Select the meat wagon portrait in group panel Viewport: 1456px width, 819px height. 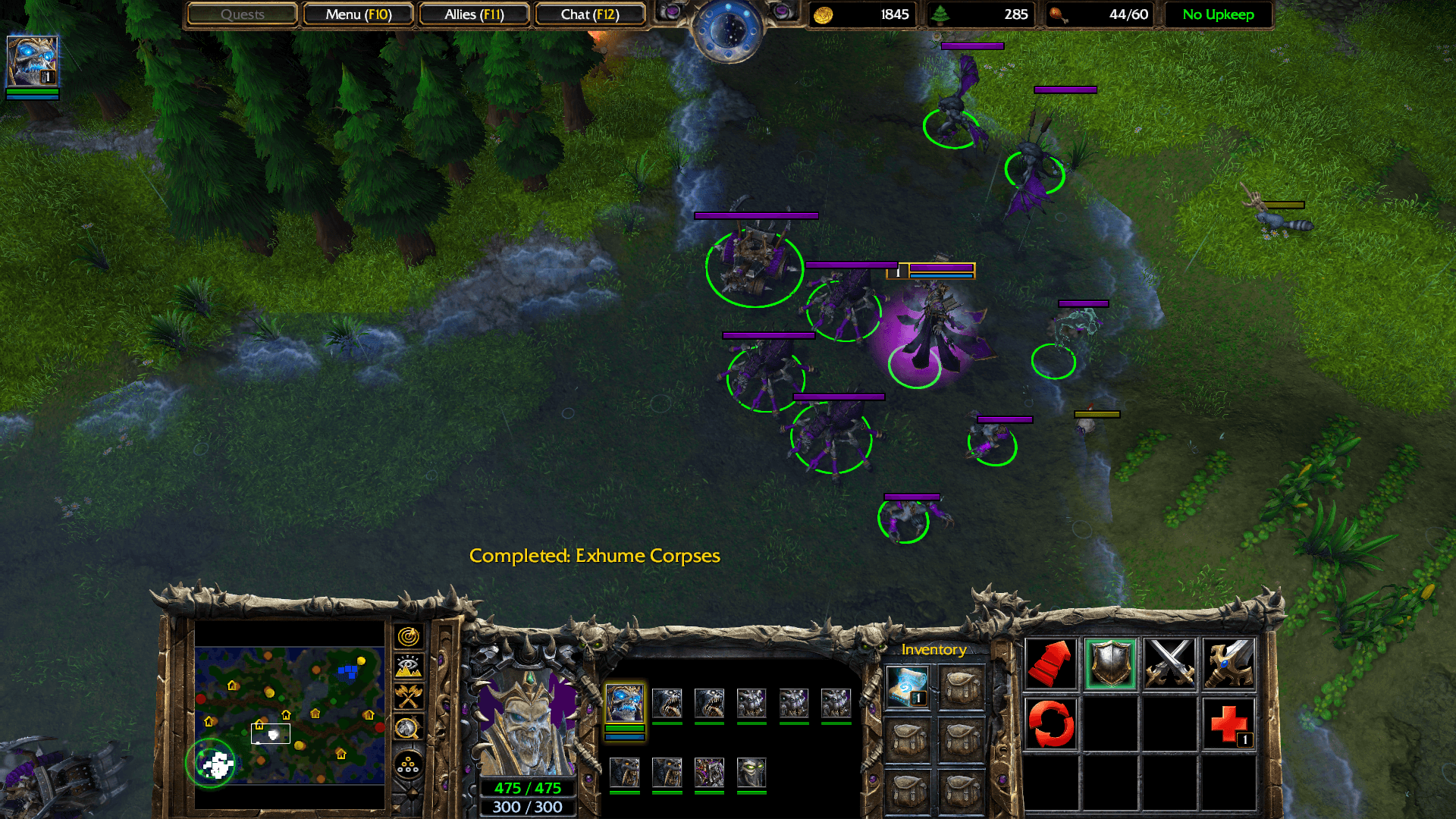coord(709,773)
